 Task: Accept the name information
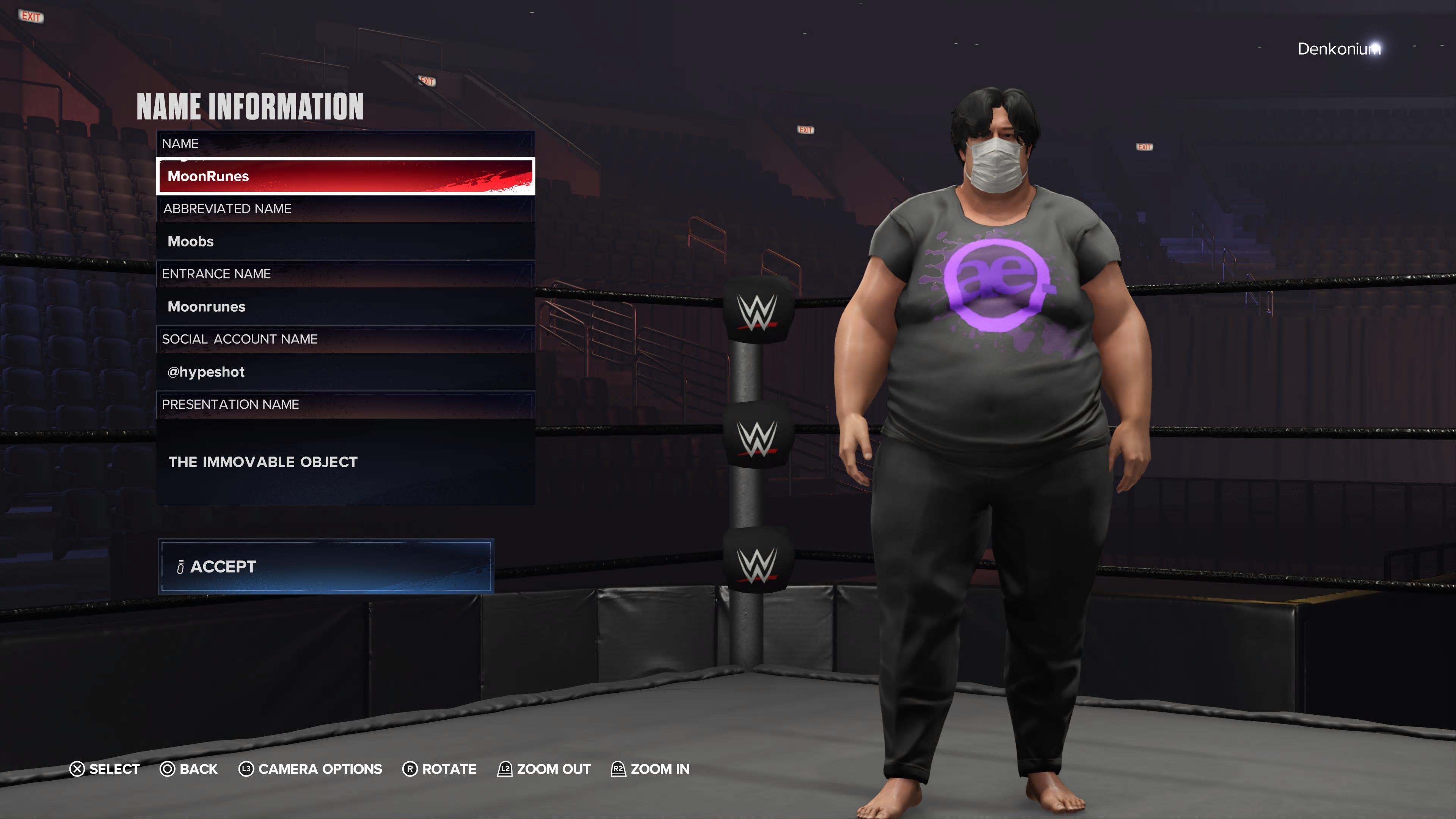(326, 566)
